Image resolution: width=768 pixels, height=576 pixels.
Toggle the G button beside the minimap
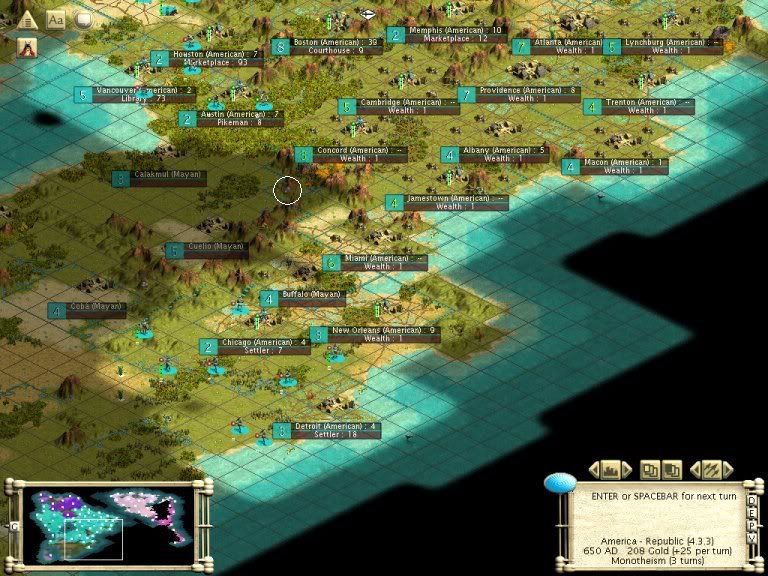tap(14, 526)
